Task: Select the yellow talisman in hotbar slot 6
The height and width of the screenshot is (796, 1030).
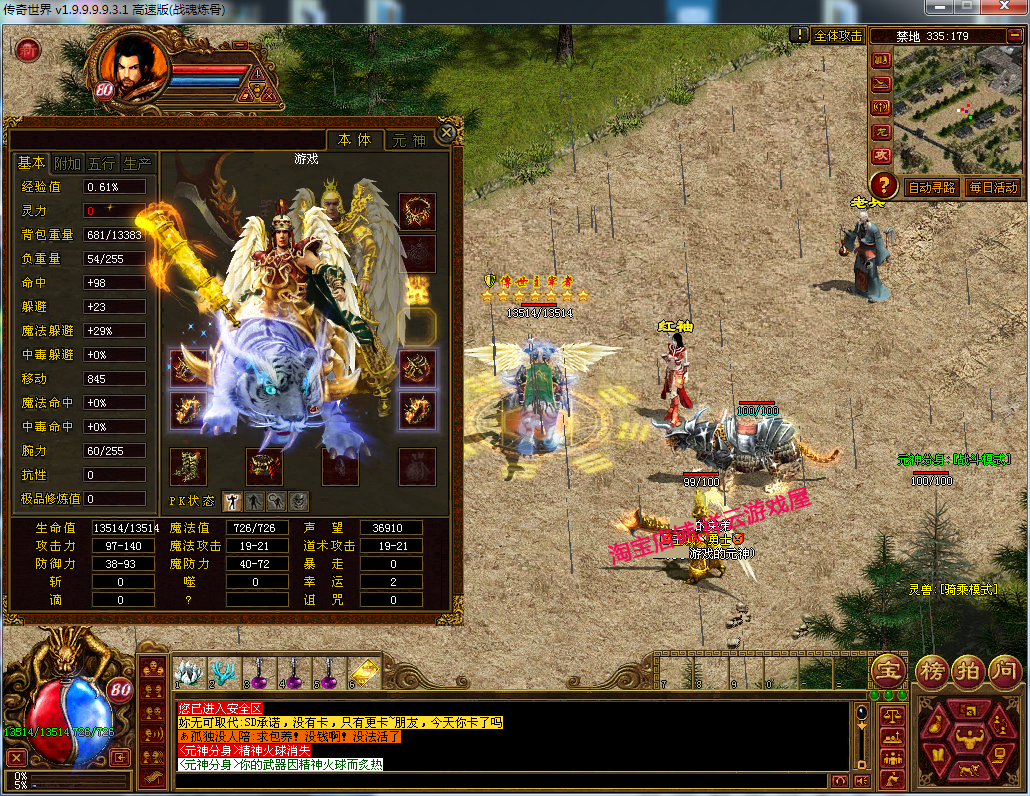Action: click(x=365, y=672)
